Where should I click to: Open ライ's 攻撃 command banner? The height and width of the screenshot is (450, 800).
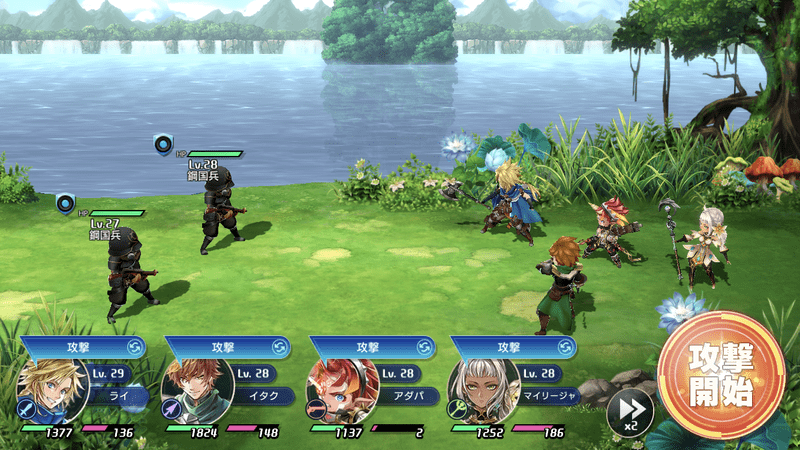pos(82,347)
